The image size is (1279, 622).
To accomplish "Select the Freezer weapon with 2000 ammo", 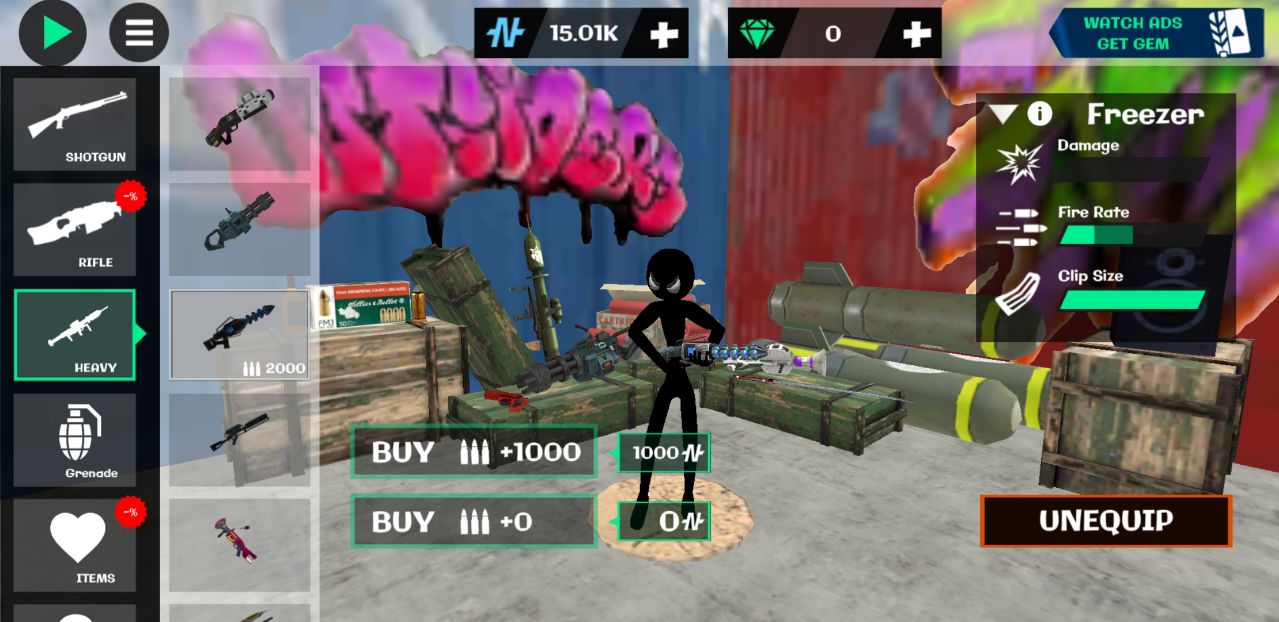I will coord(239,335).
